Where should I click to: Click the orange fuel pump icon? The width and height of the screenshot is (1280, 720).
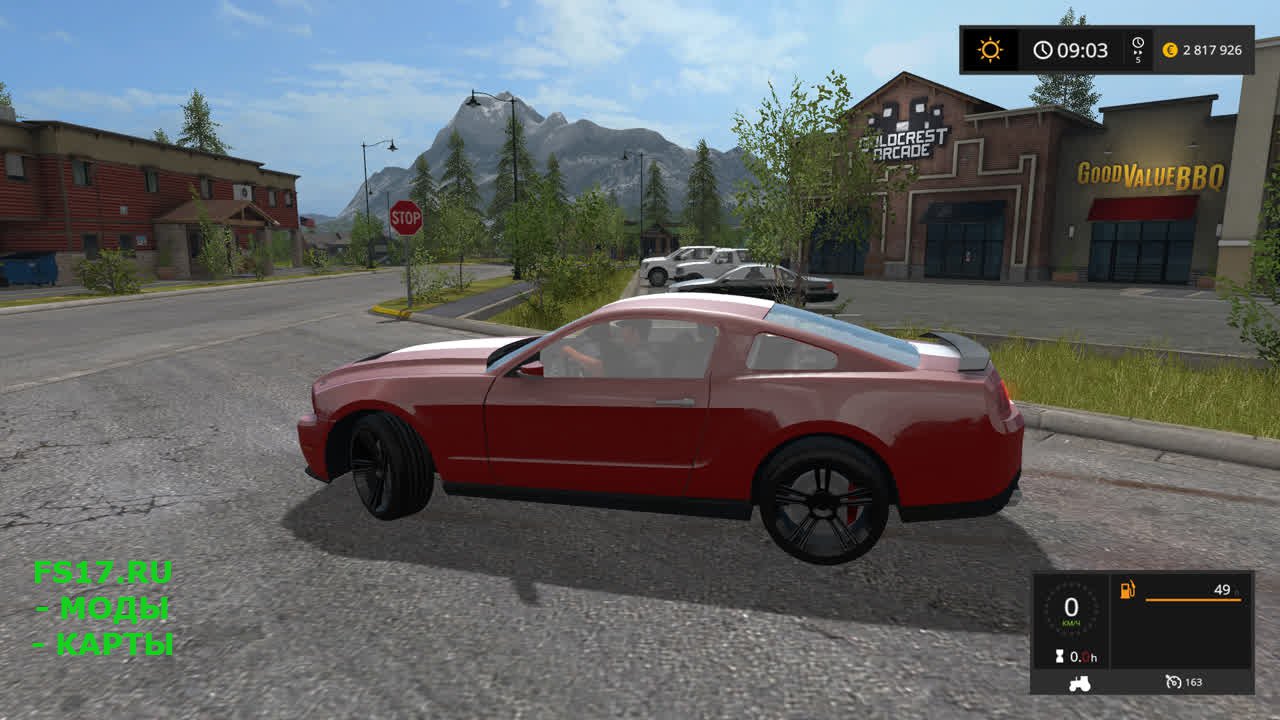tap(1128, 590)
